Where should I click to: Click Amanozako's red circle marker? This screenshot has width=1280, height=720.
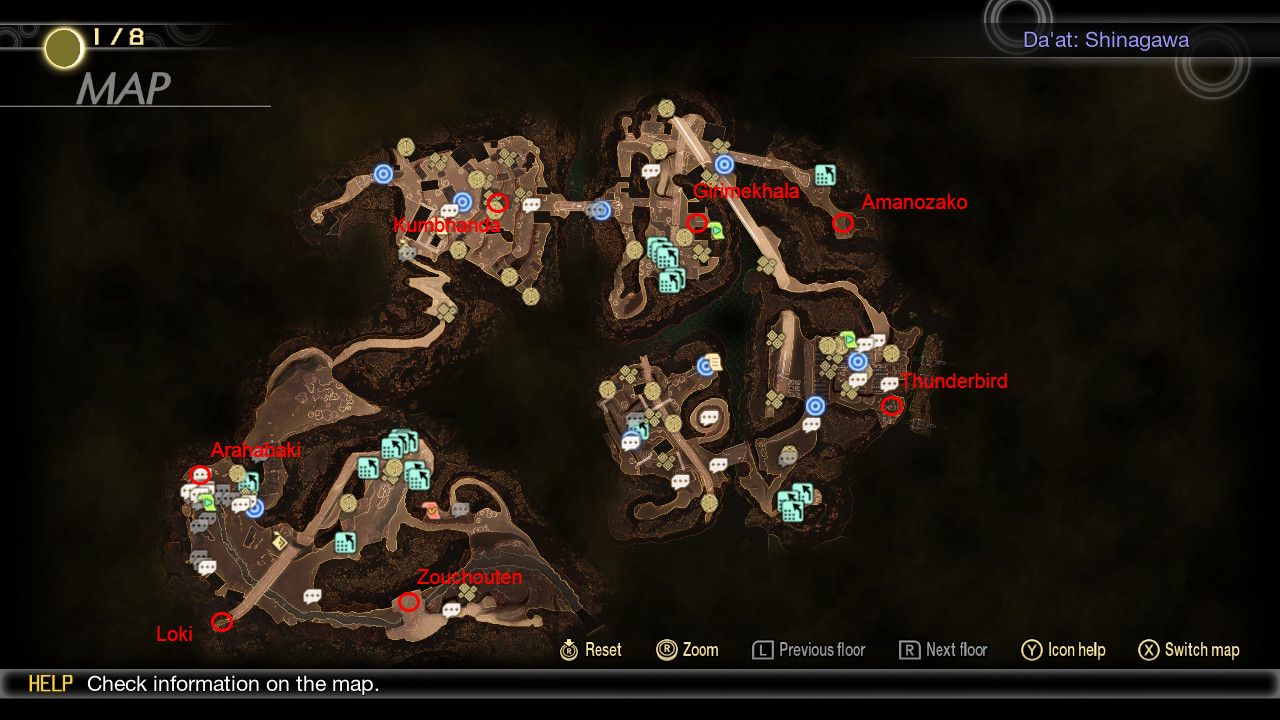click(x=843, y=223)
